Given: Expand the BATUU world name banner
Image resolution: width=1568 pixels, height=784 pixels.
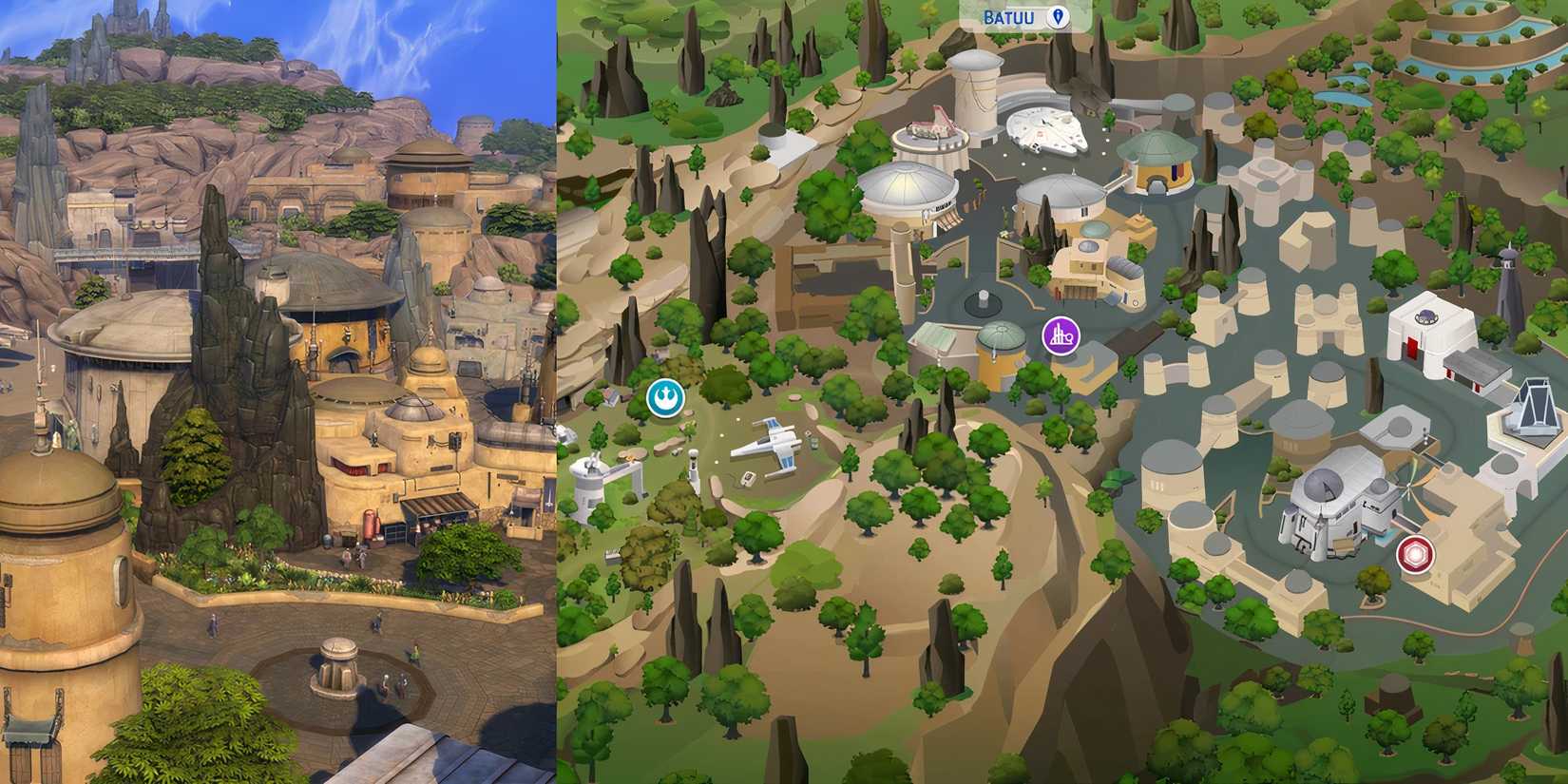Looking at the screenshot, I should pyautogui.click(x=1010, y=16).
